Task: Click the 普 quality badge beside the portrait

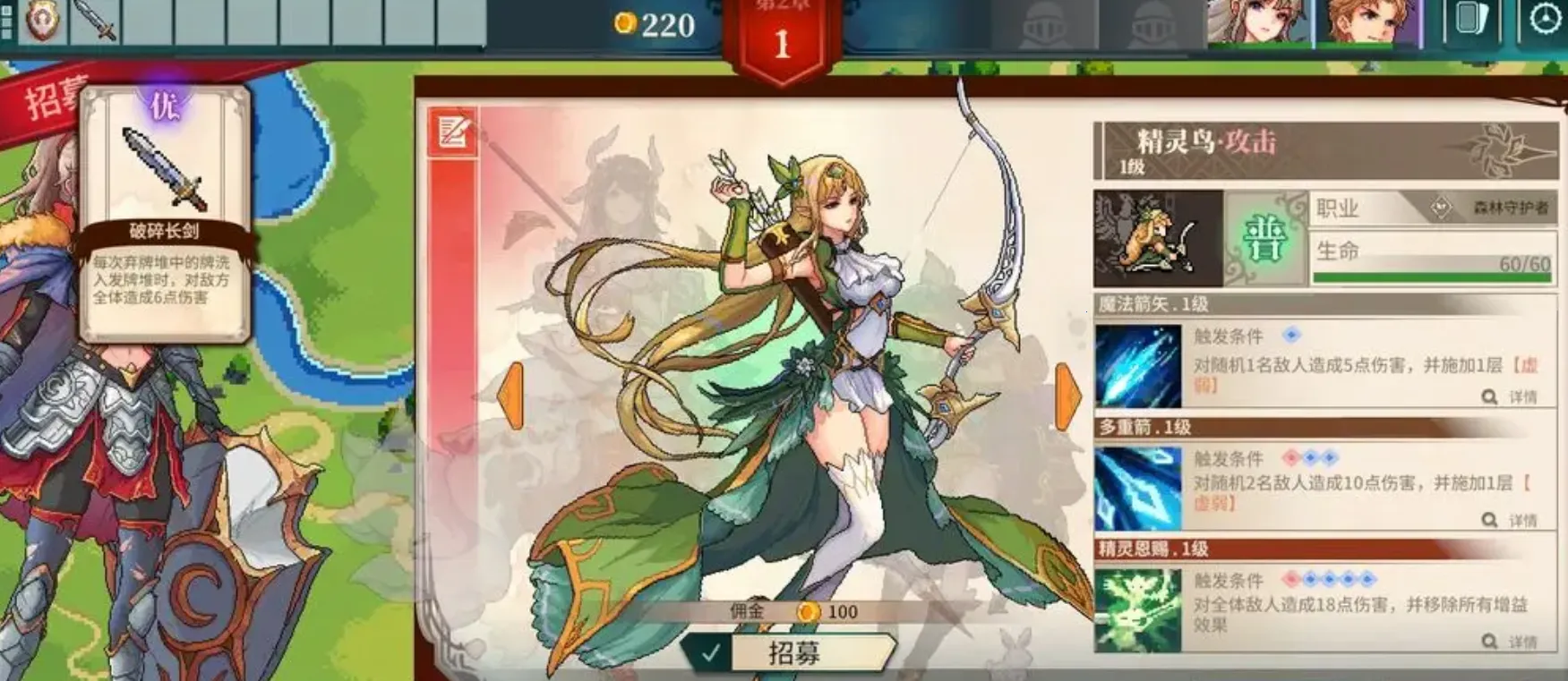Action: pyautogui.click(x=1264, y=236)
